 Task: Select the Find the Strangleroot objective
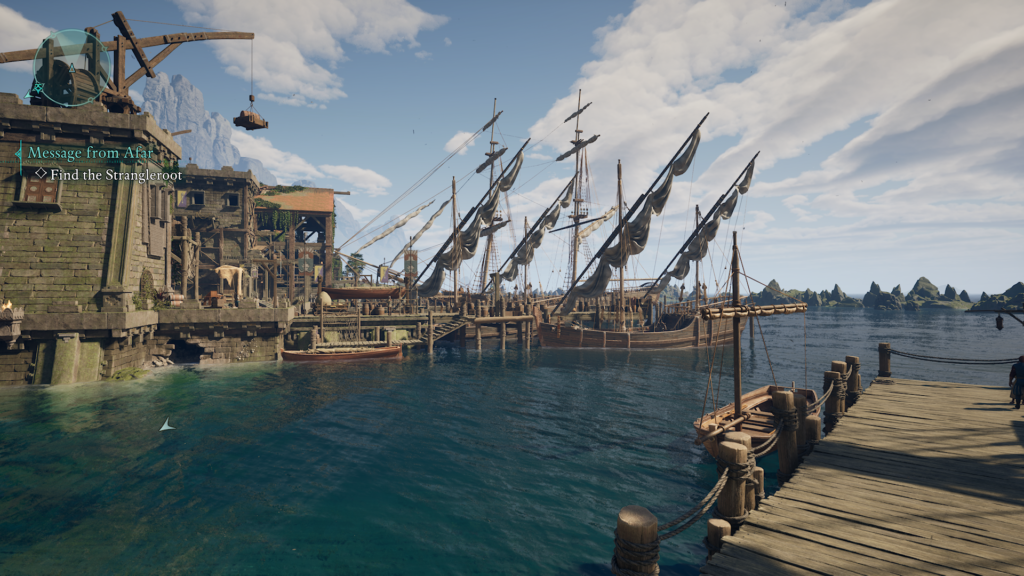[x=110, y=172]
